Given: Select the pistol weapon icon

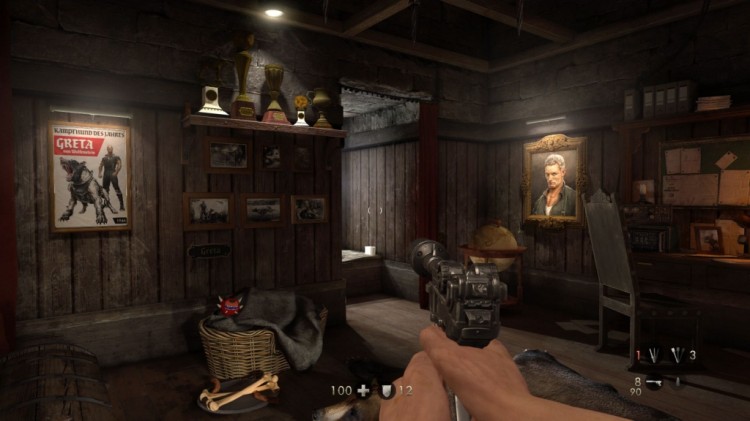Looking at the screenshot, I should tap(655, 382).
